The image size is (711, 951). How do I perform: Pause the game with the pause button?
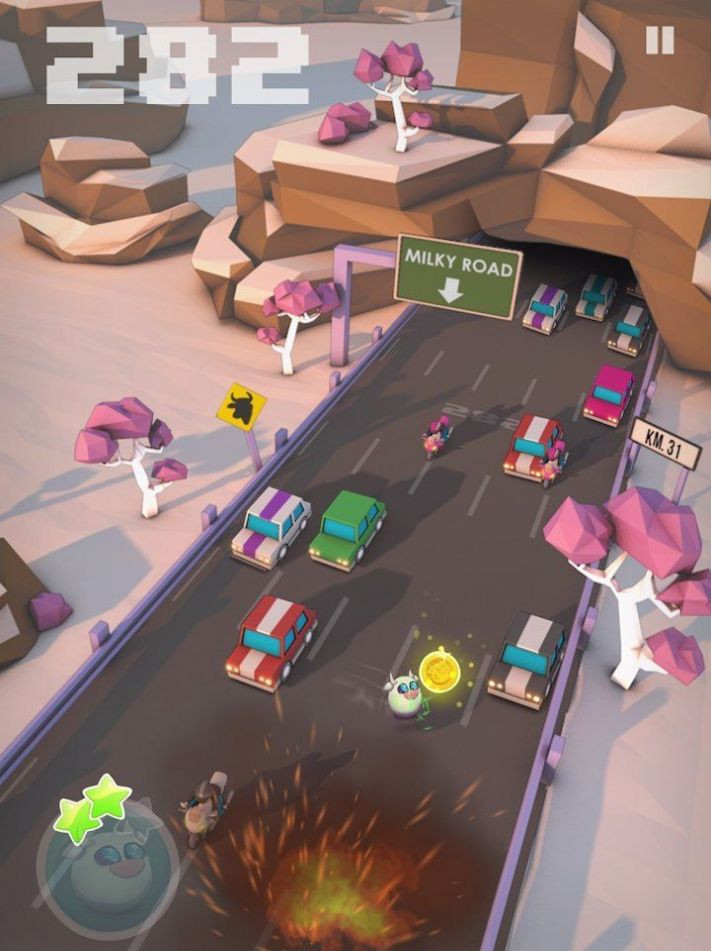pos(659,40)
